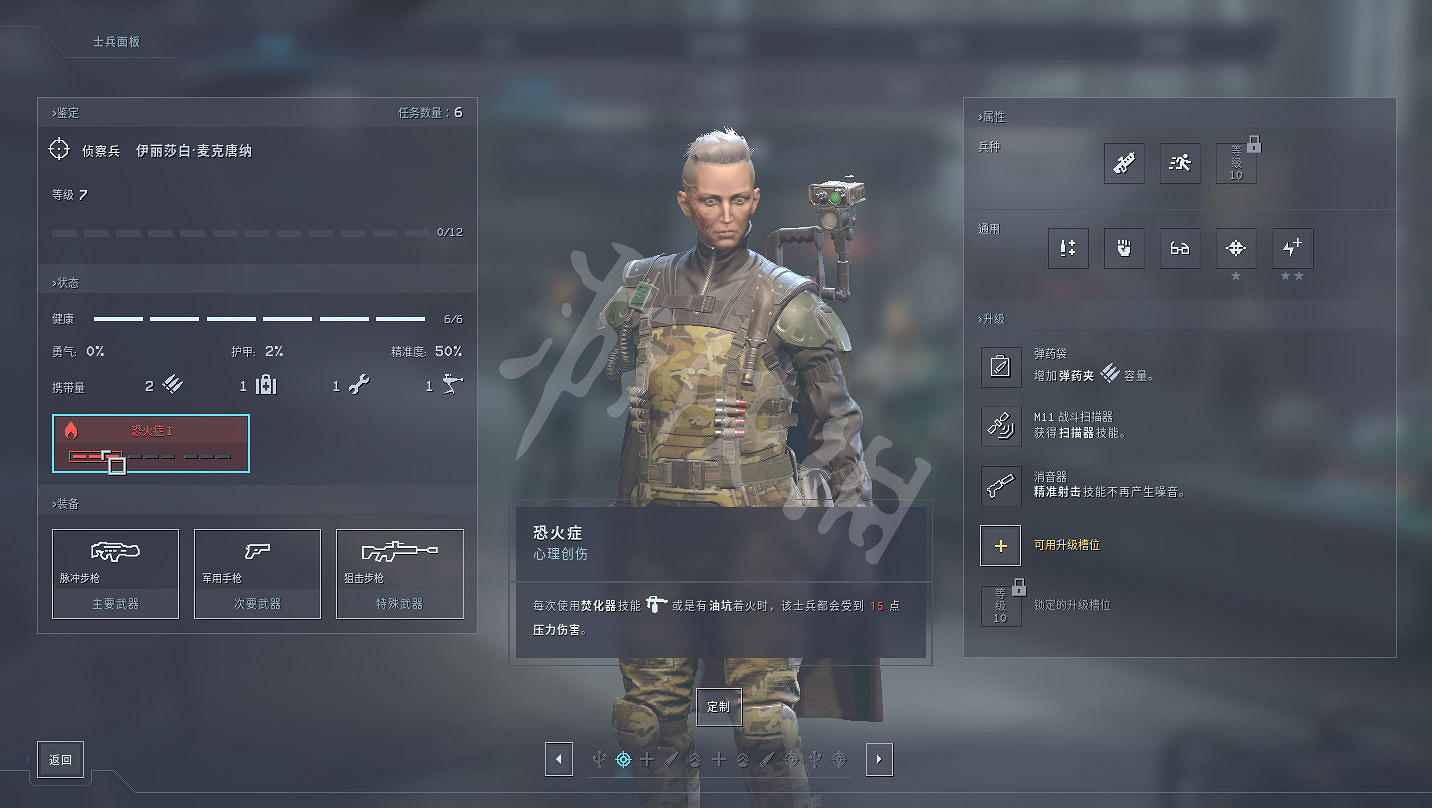This screenshot has height=808, width=1432.
Task: Select the one-star crosshair skill icon
Action: [x=1236, y=249]
